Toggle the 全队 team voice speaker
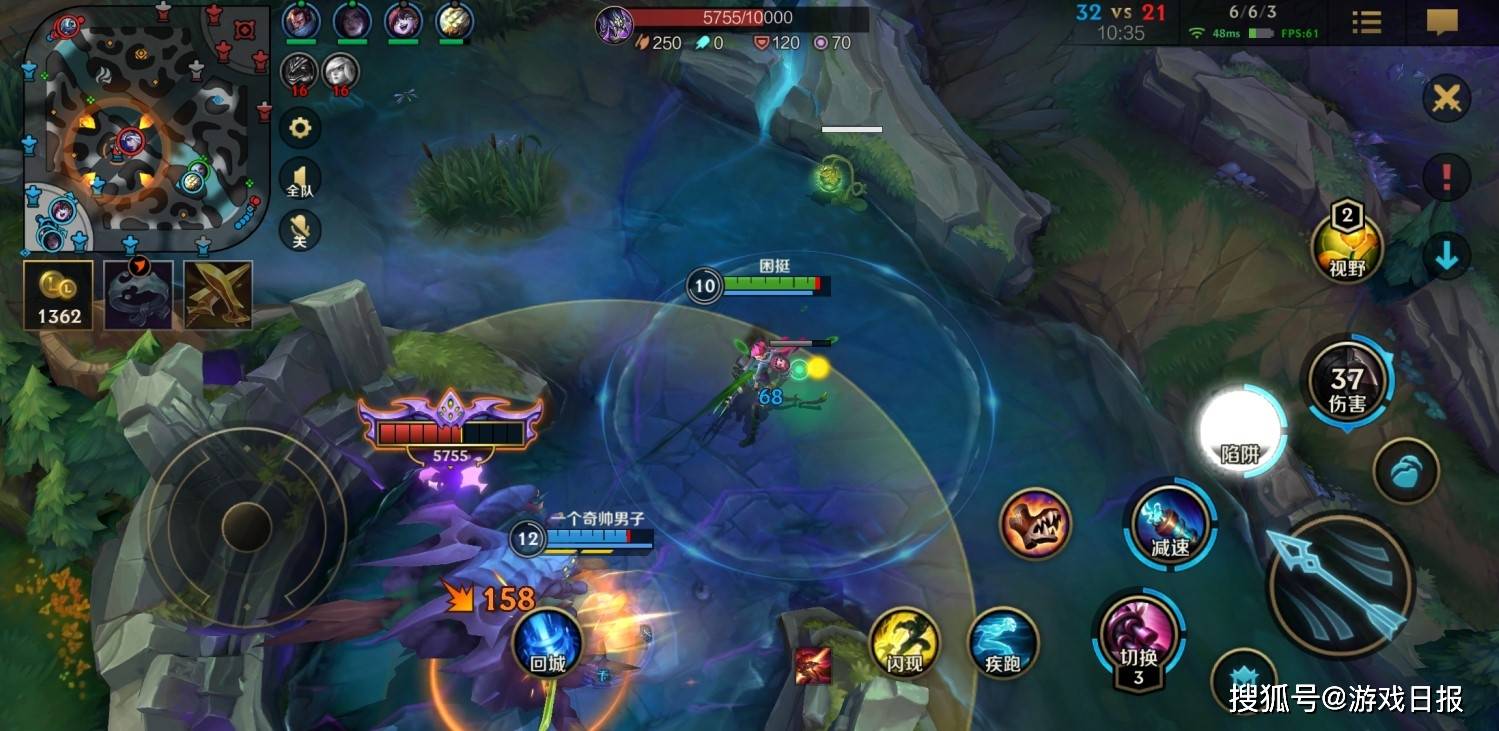 tap(299, 180)
